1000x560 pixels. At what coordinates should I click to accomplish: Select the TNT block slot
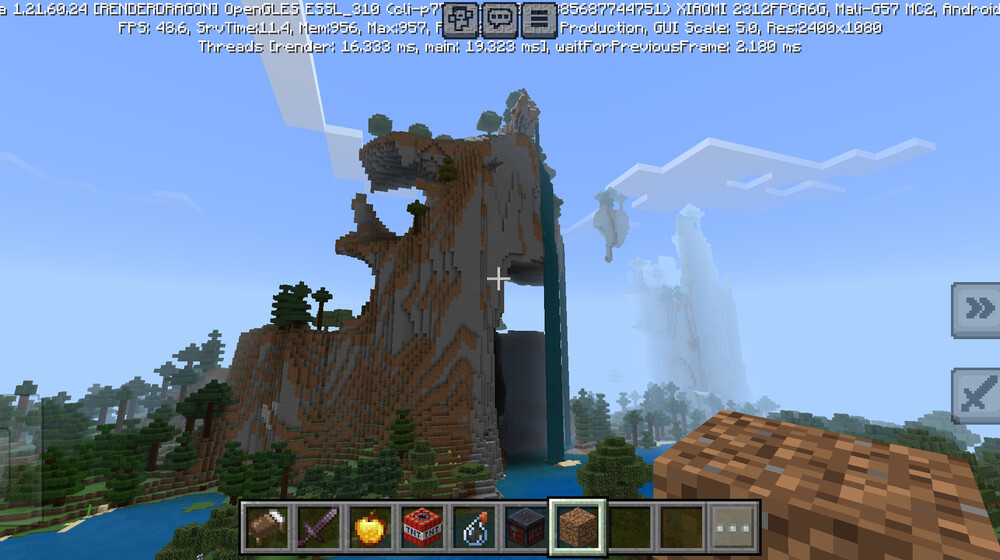tap(422, 526)
